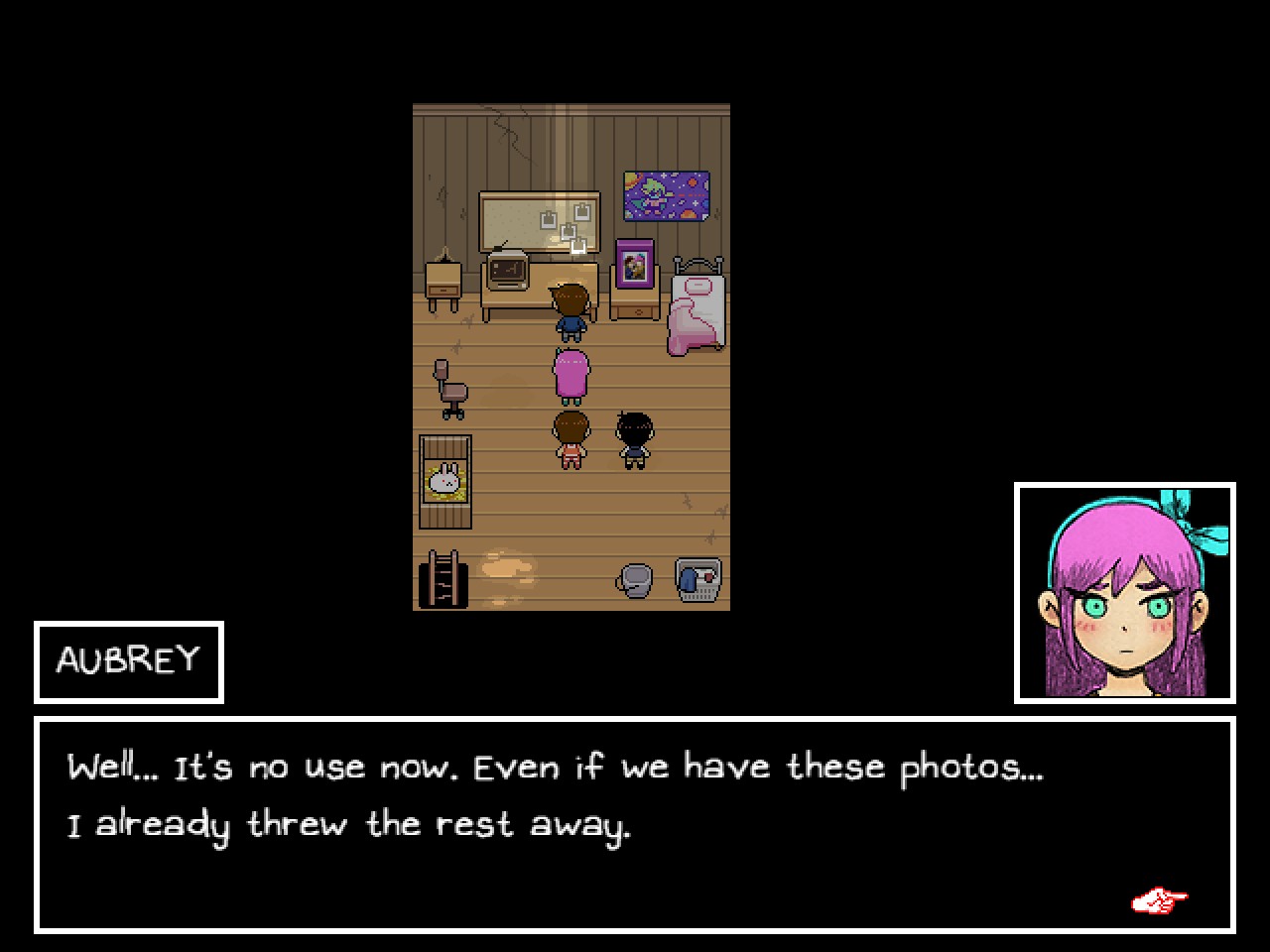Select the pink-haired Aubrey sprite in the room

(571, 372)
